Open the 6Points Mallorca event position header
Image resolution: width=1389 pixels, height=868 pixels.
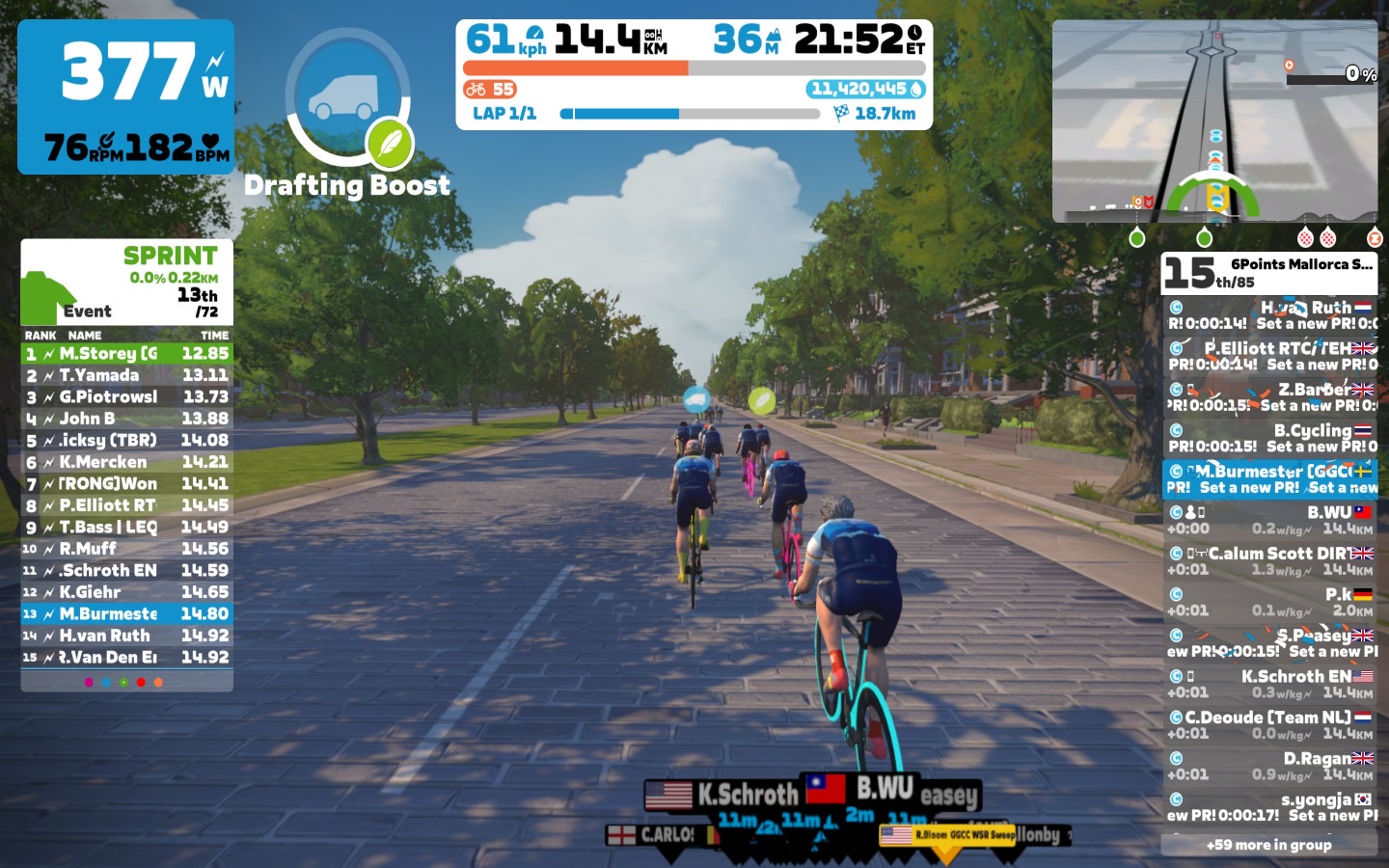(1269, 273)
